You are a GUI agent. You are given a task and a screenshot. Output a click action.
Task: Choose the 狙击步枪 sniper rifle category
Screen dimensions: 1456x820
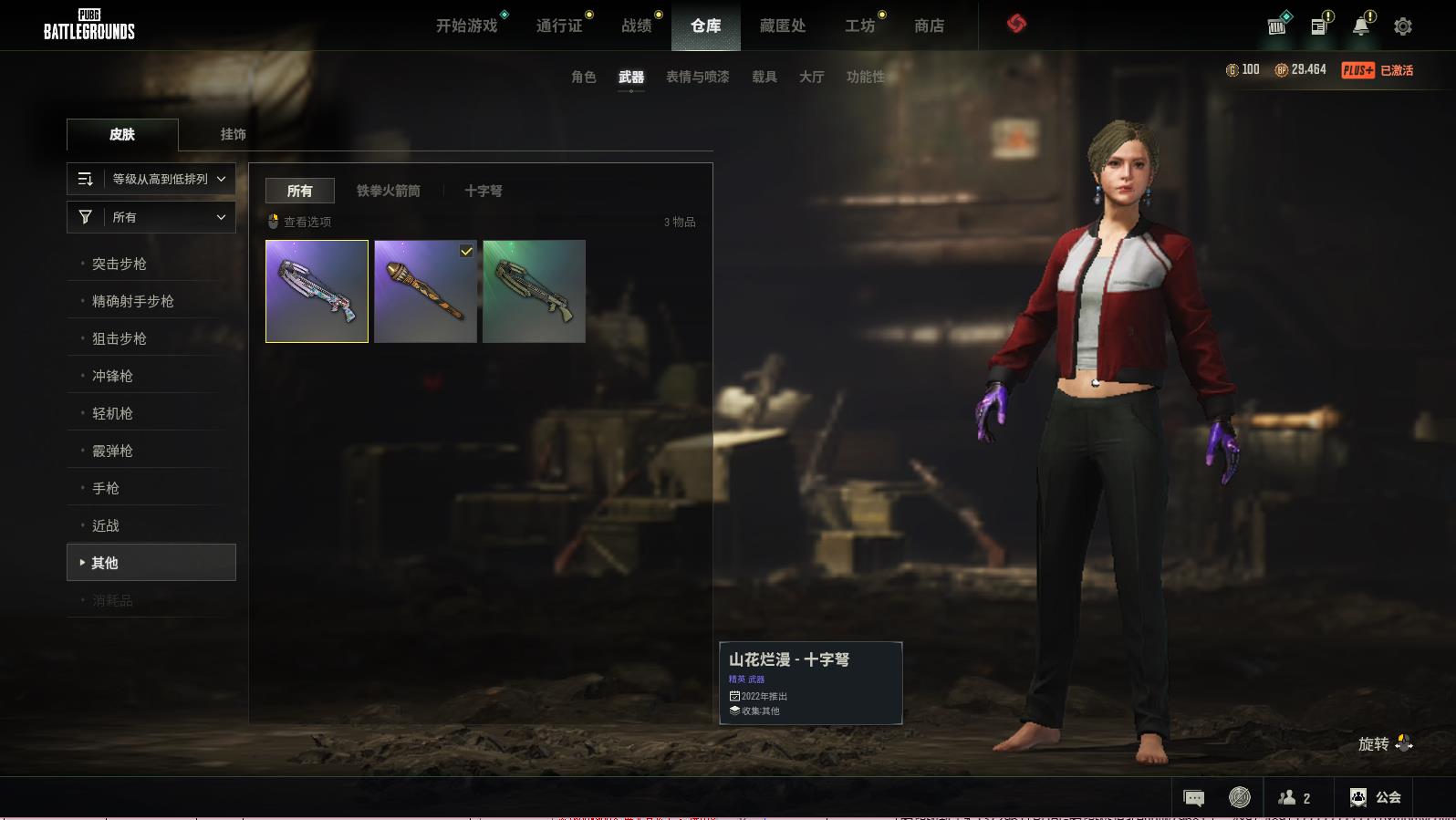120,338
